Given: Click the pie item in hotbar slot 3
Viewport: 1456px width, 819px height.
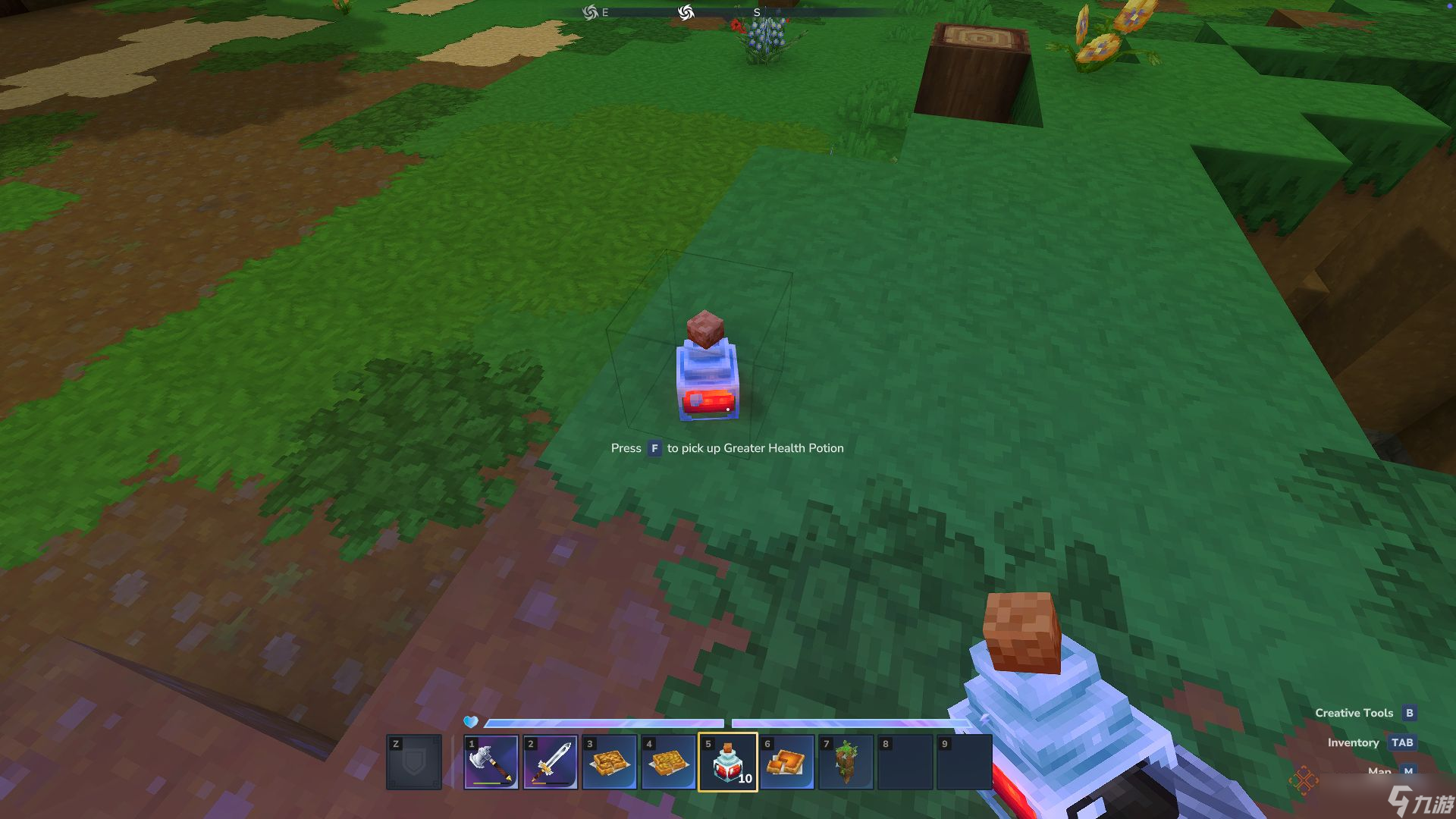Looking at the screenshot, I should [x=609, y=761].
